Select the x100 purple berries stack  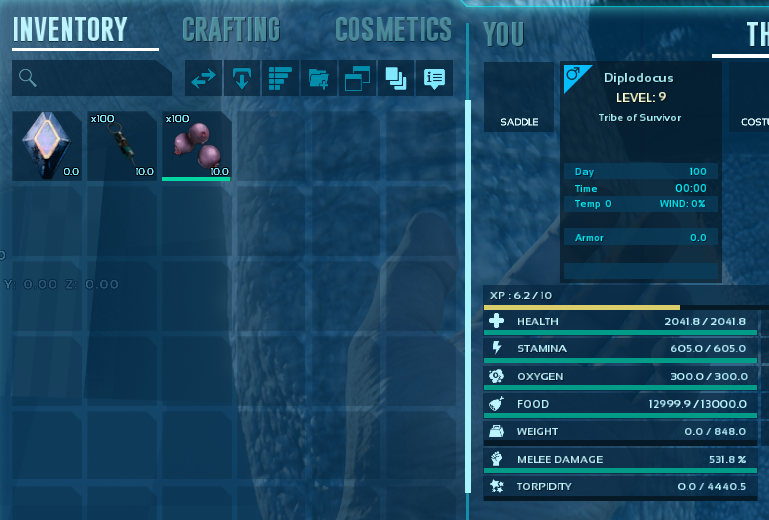197,146
